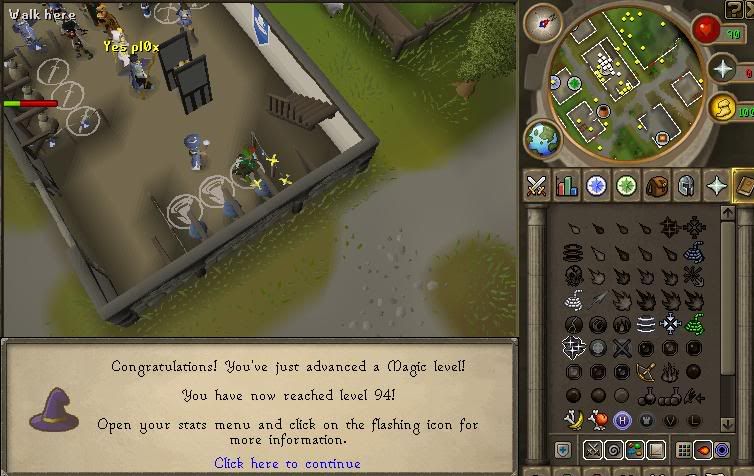
Task: Click the question mark help button
Action: [722, 450]
